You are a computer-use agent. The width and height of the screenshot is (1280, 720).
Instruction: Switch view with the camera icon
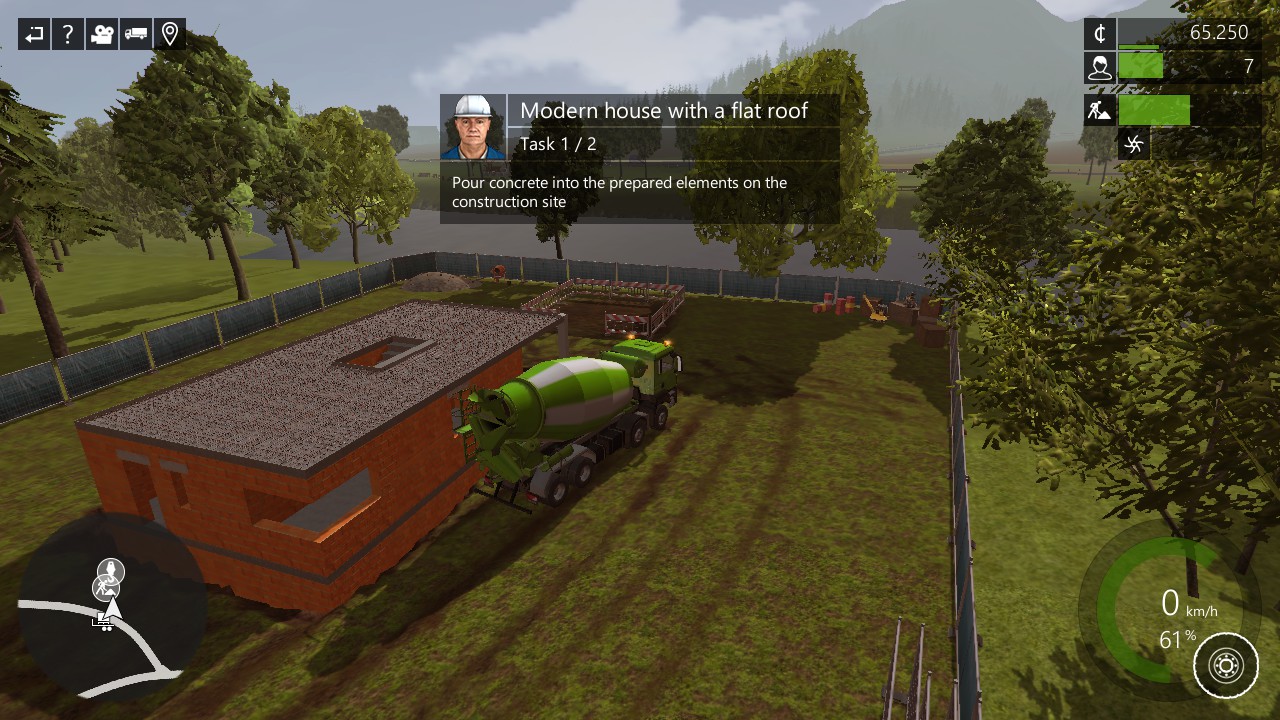(x=102, y=35)
